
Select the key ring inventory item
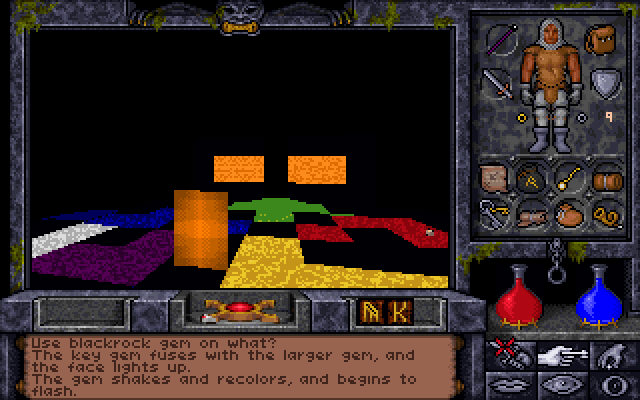pyautogui.click(x=496, y=213)
